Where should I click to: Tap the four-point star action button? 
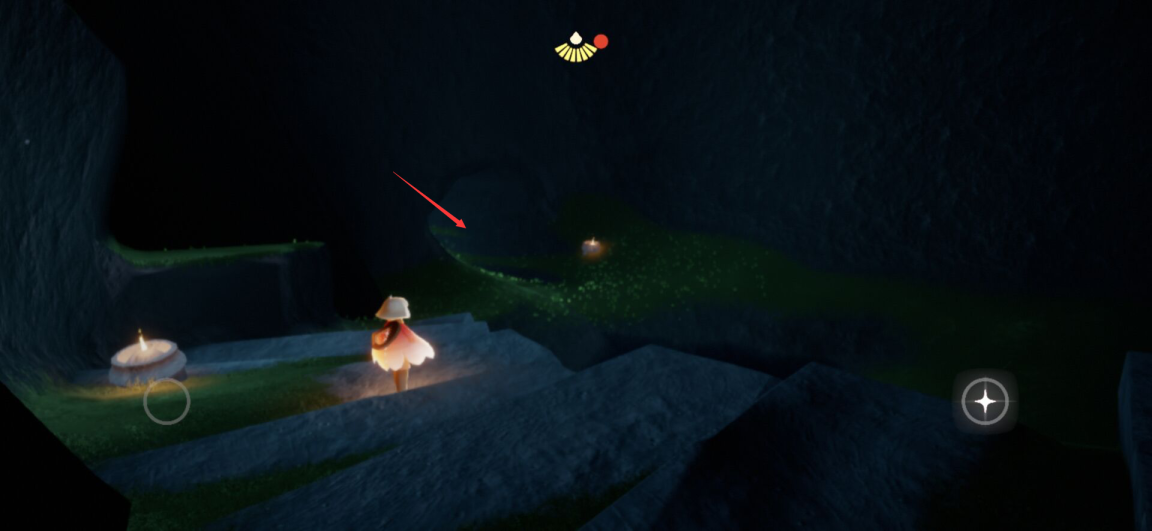point(985,402)
